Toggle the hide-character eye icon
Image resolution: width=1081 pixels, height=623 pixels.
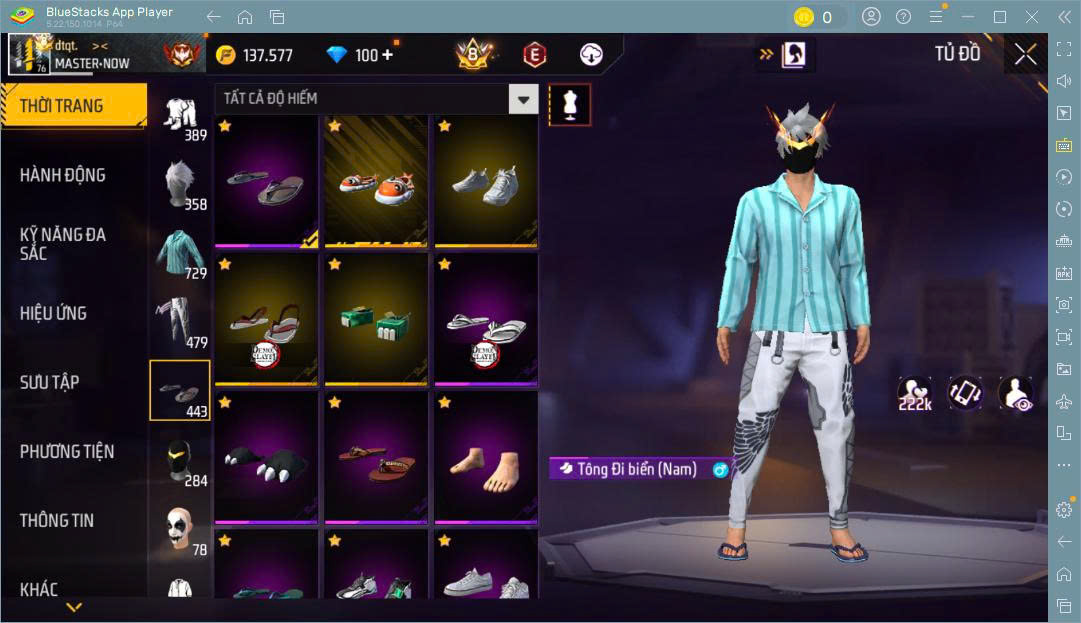pyautogui.click(x=1015, y=394)
